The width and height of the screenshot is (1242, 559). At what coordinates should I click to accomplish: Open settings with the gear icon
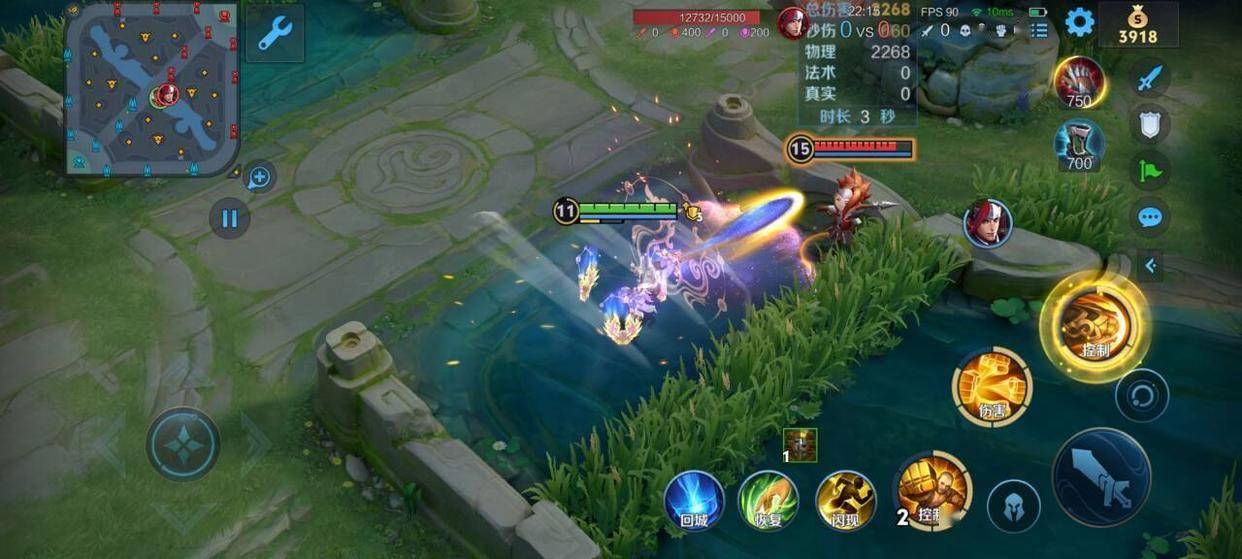pos(1079,22)
